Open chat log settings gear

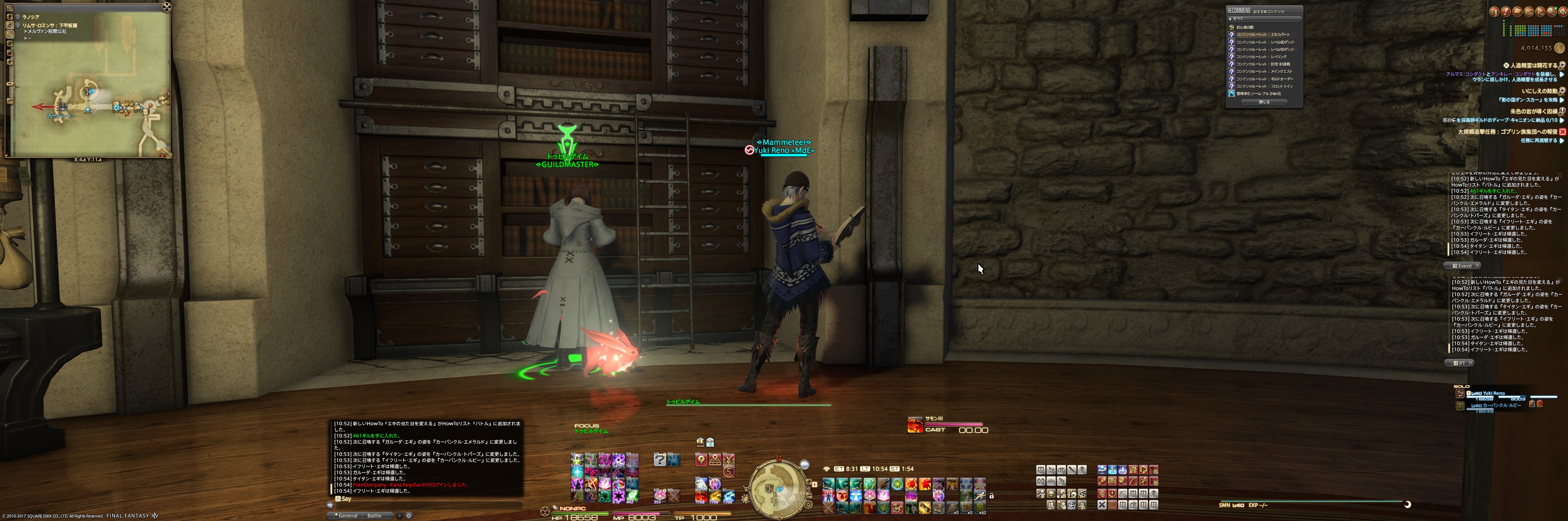409,516
